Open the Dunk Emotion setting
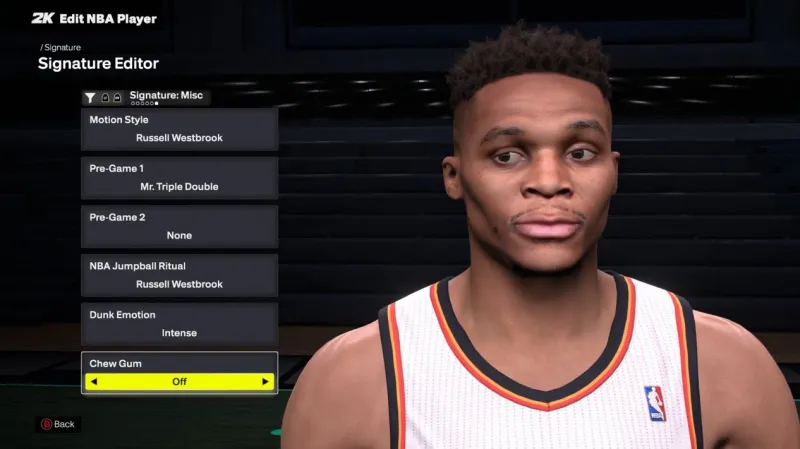This screenshot has height=449, width=800. click(179, 324)
